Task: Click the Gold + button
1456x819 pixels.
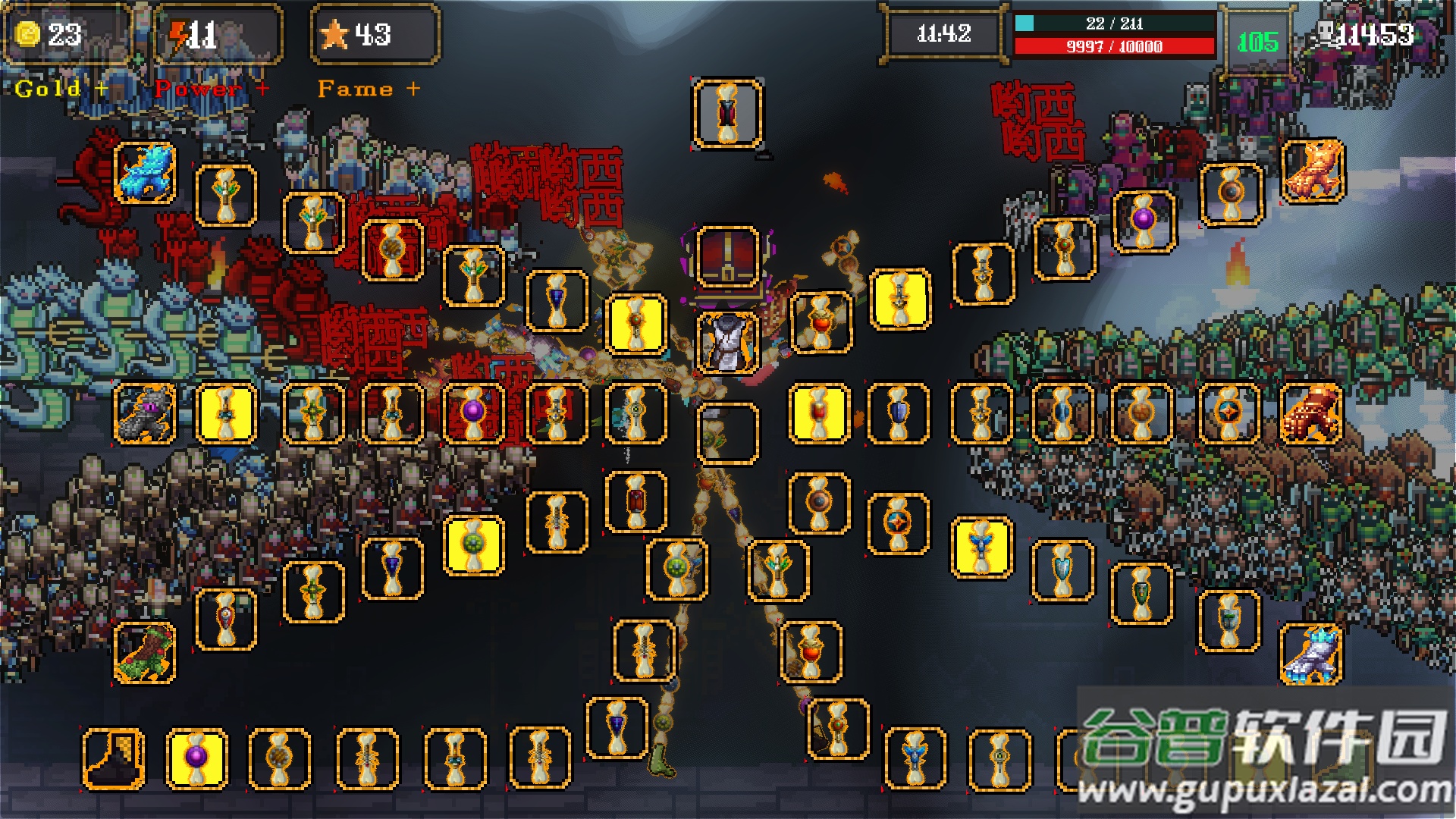Action: (61, 89)
